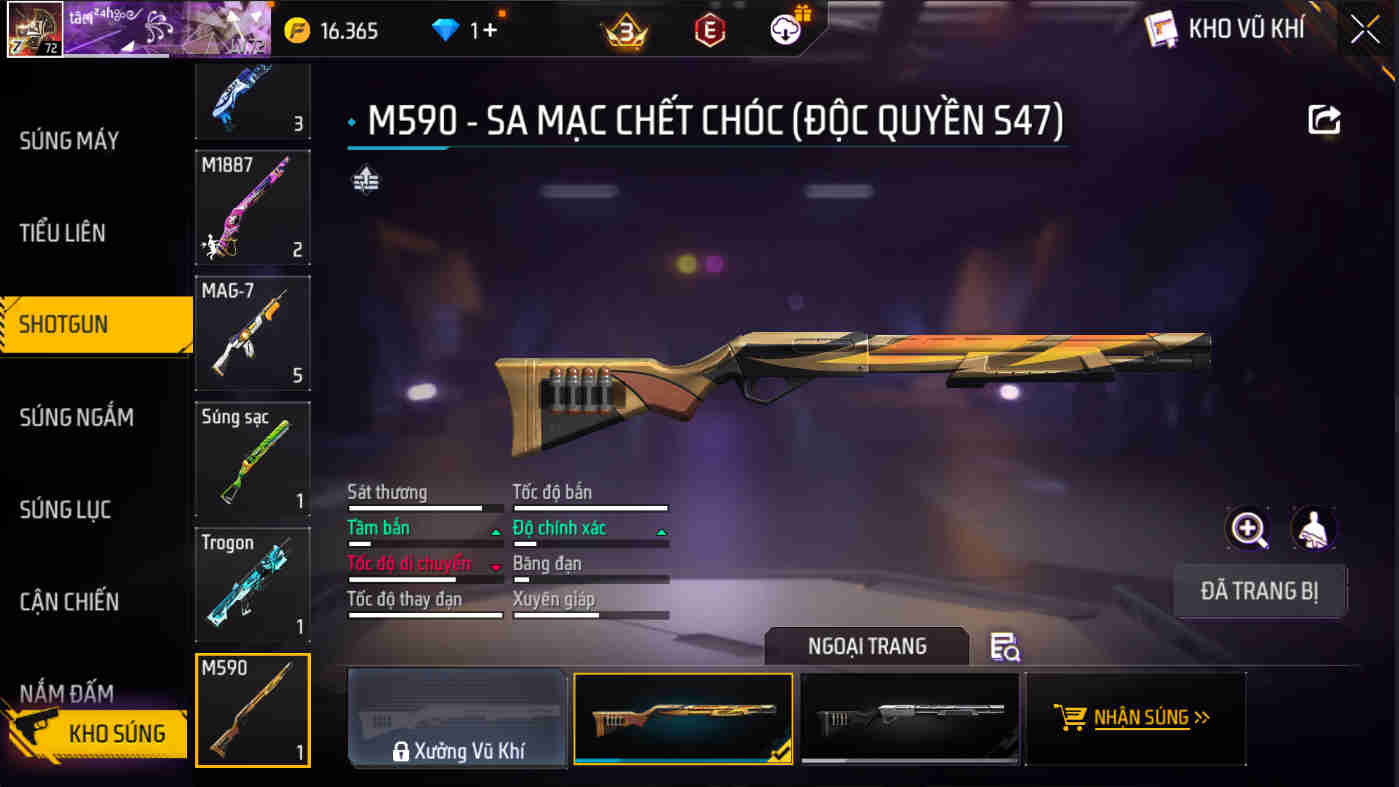Select the MAG-7 weapon thumbnail
The height and width of the screenshot is (787, 1399).
click(x=252, y=333)
